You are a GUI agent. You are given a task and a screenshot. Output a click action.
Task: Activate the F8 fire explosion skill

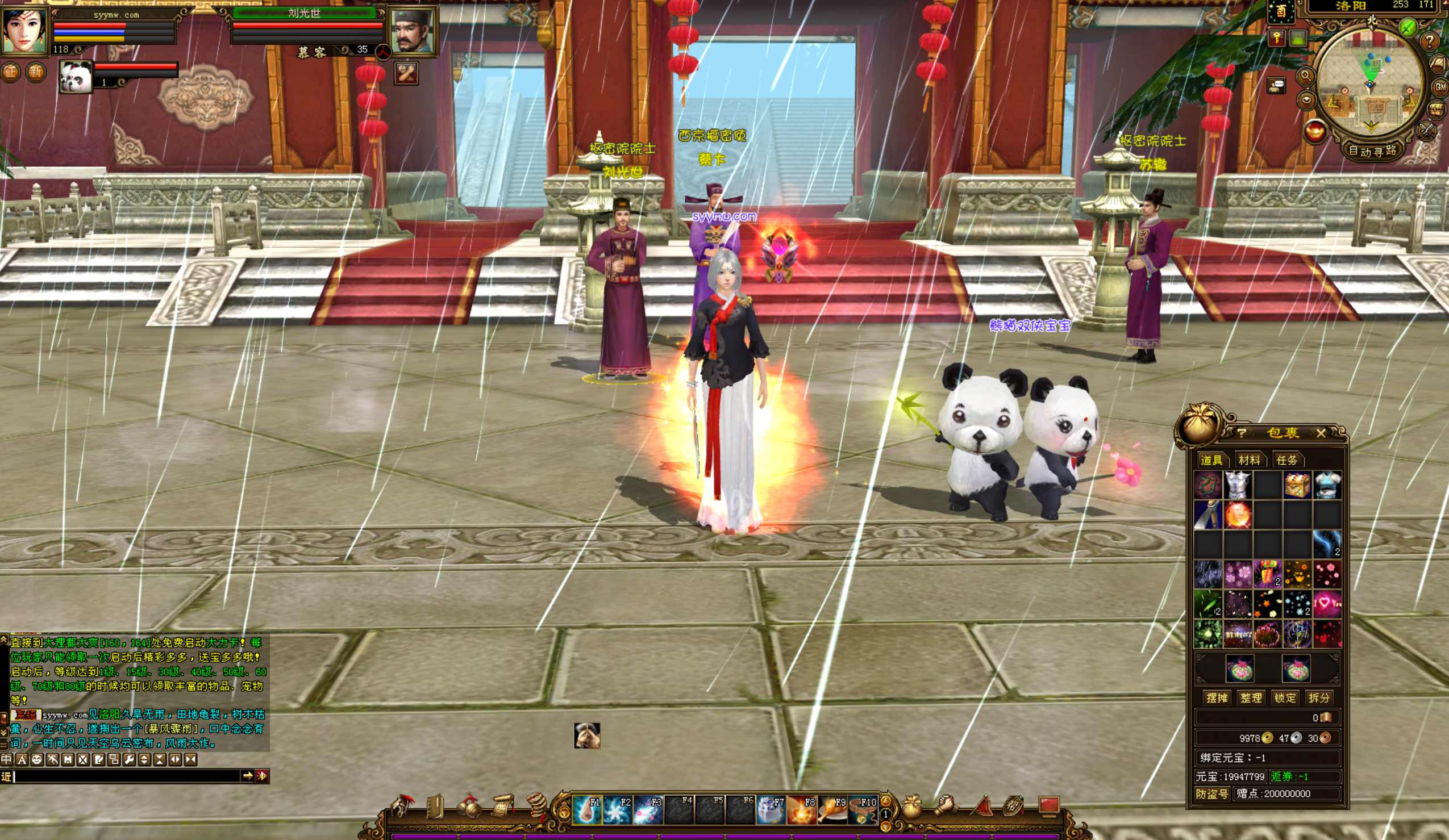coord(802,810)
